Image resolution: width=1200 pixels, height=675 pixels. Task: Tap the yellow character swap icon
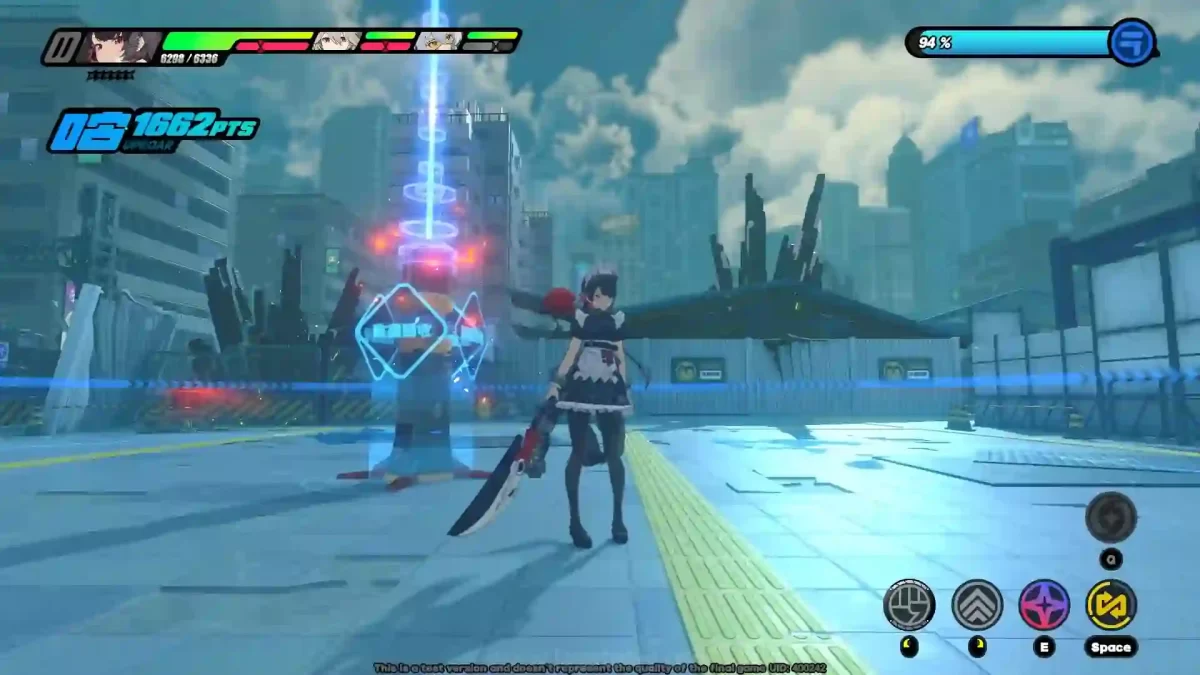click(1111, 604)
